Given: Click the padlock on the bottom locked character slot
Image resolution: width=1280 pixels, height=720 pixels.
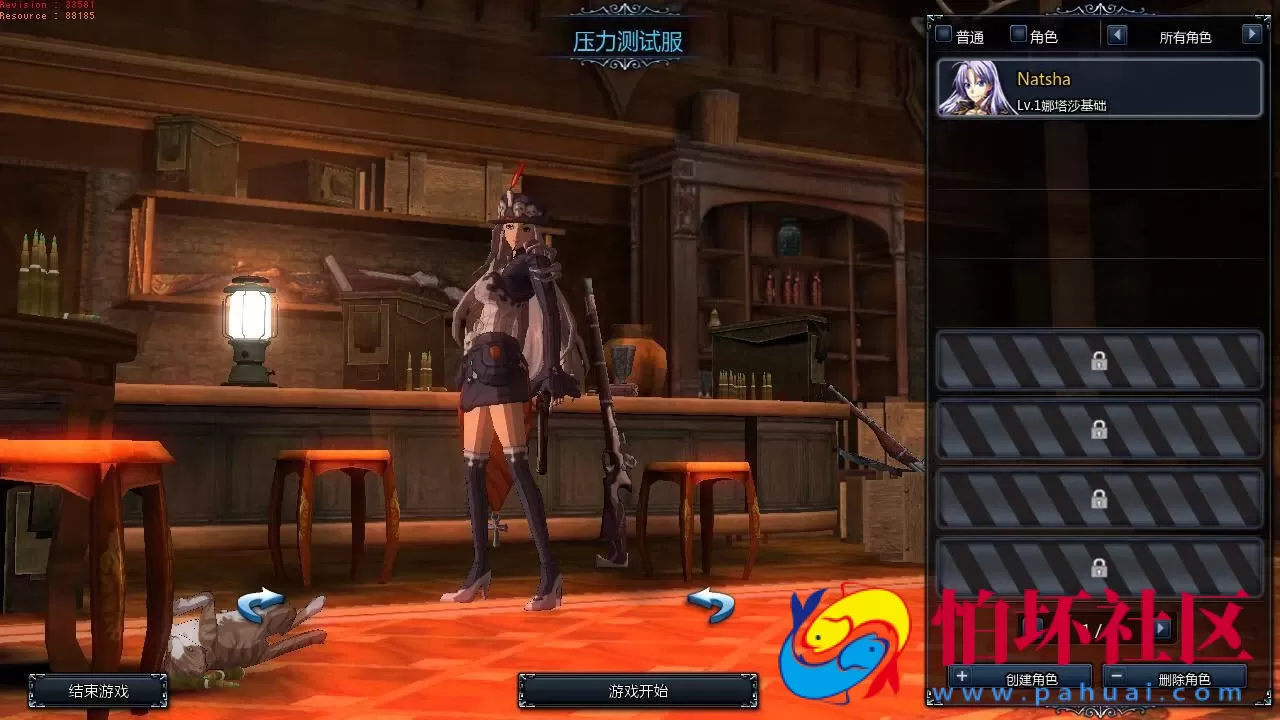Looking at the screenshot, I should tap(1100, 565).
